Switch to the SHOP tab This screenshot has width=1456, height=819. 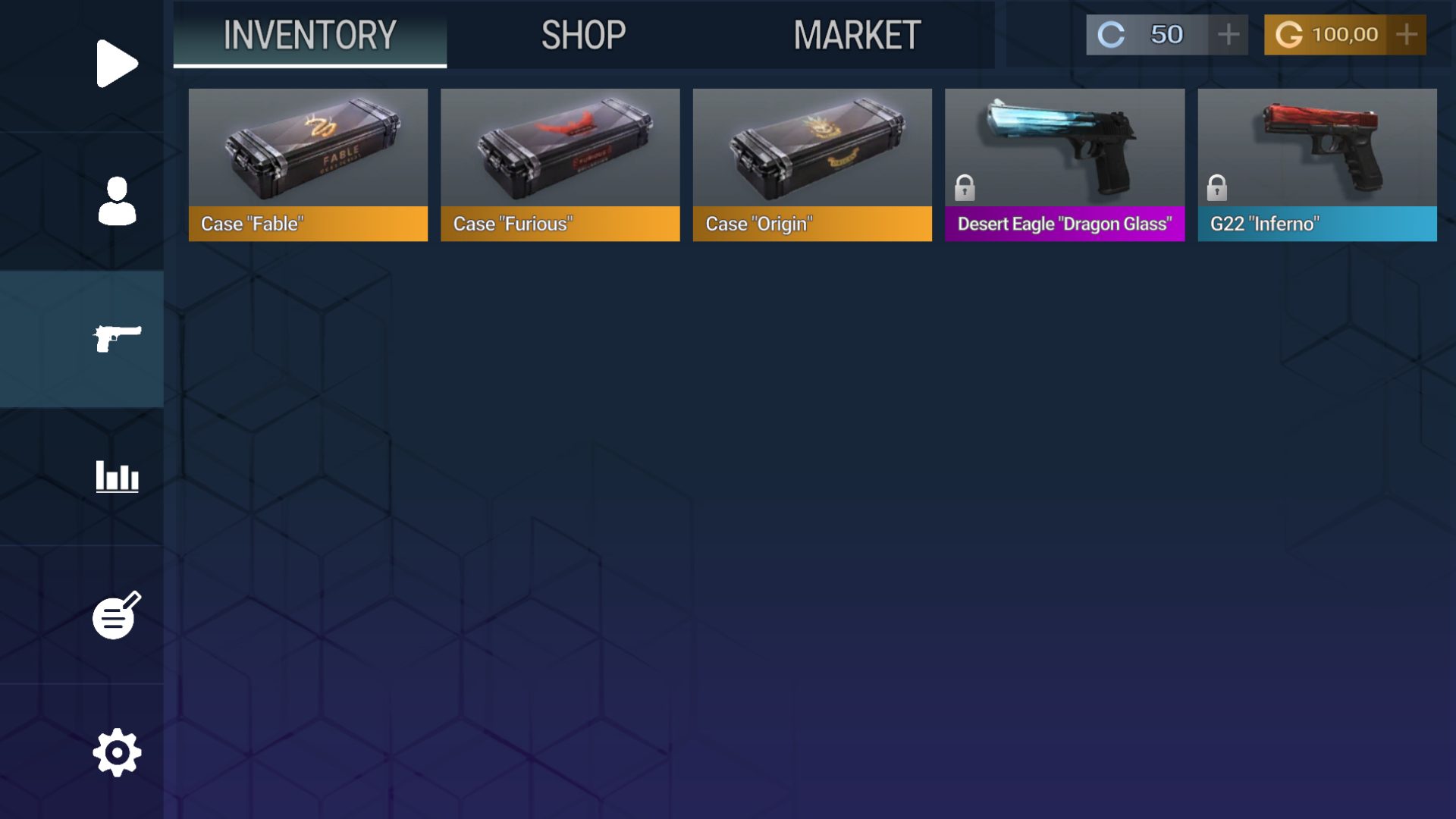tap(582, 35)
